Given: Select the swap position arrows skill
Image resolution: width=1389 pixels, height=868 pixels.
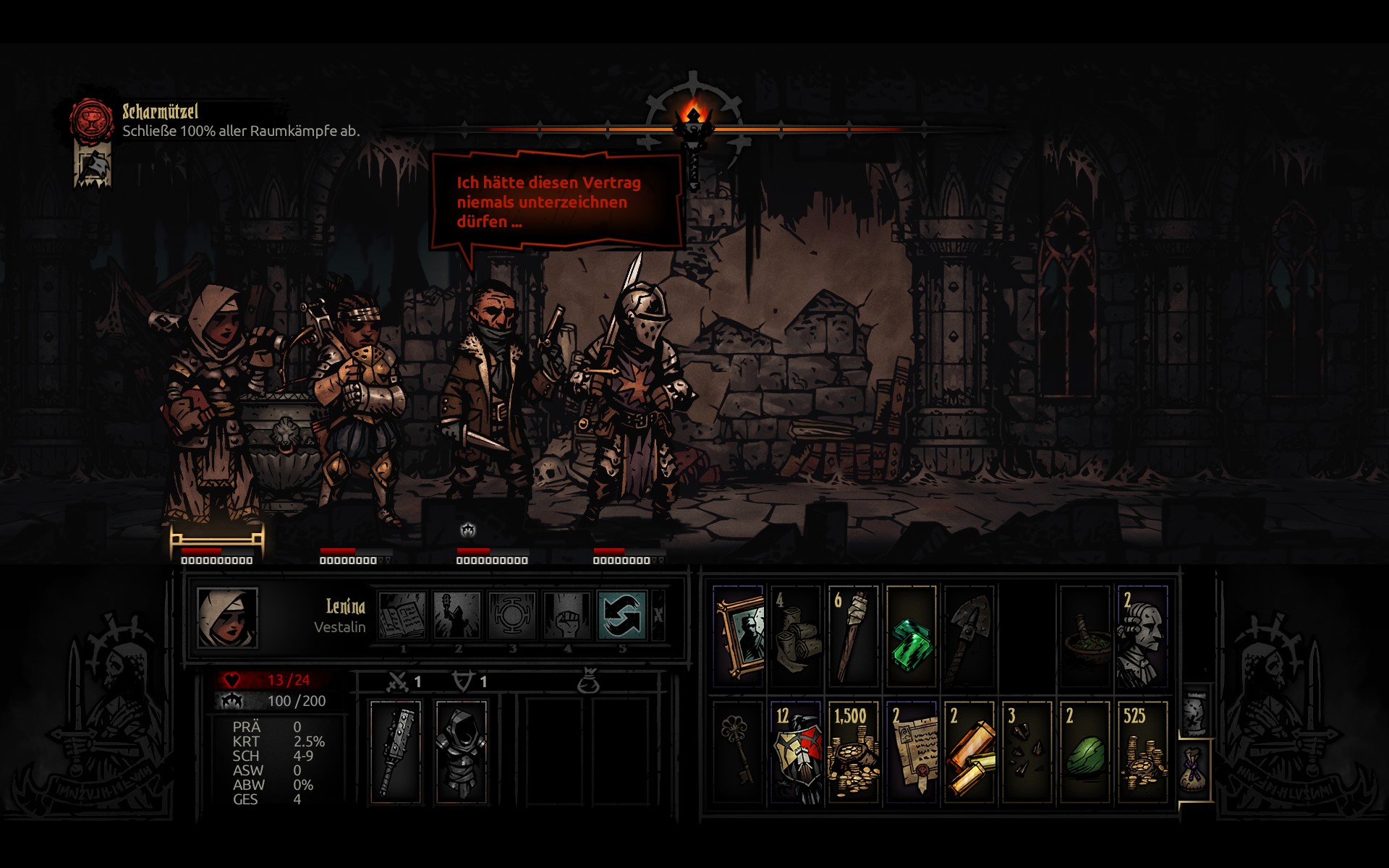Looking at the screenshot, I should coord(621,615).
